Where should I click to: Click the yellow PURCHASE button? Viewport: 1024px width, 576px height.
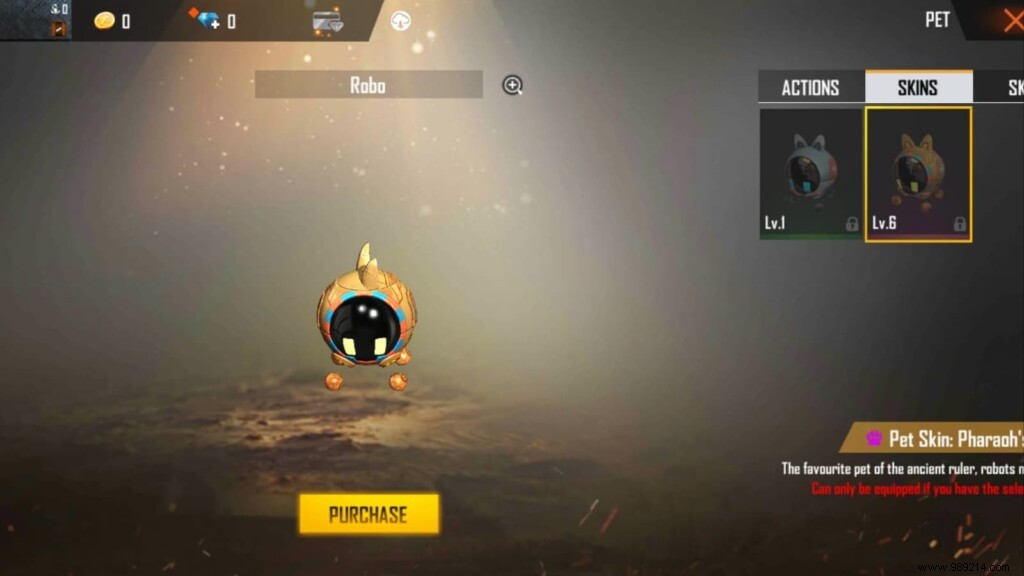point(368,514)
